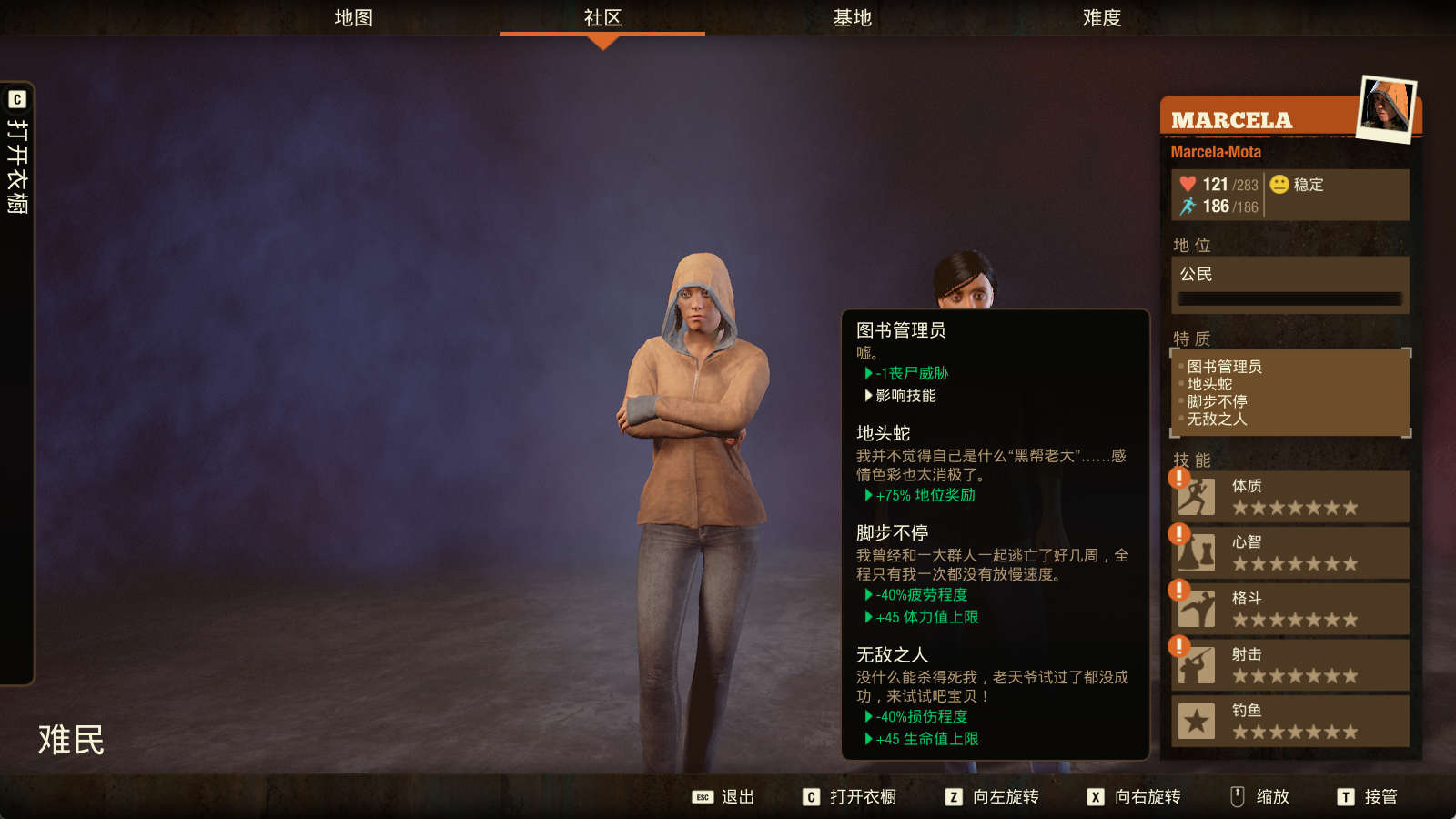Image resolution: width=1456 pixels, height=819 pixels.
Task: Pick the 脚步不停 trait entry
Action: tap(1217, 401)
